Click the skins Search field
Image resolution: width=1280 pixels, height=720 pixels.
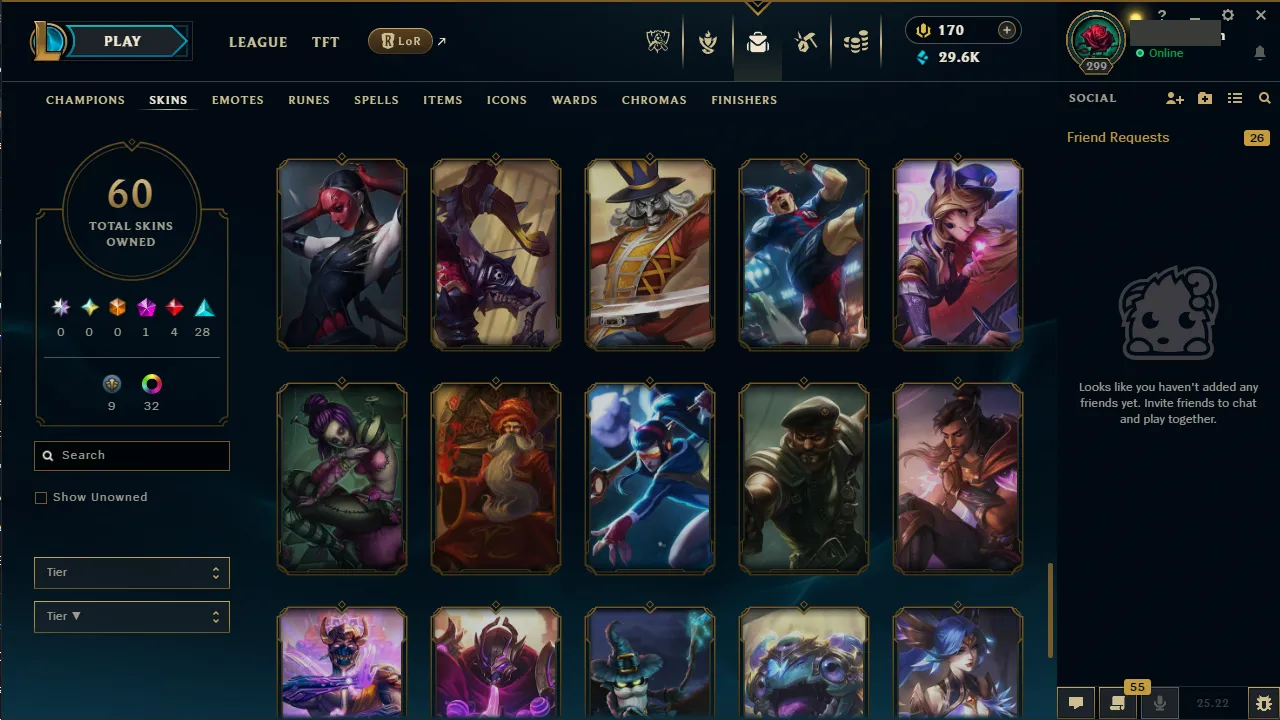pos(131,455)
